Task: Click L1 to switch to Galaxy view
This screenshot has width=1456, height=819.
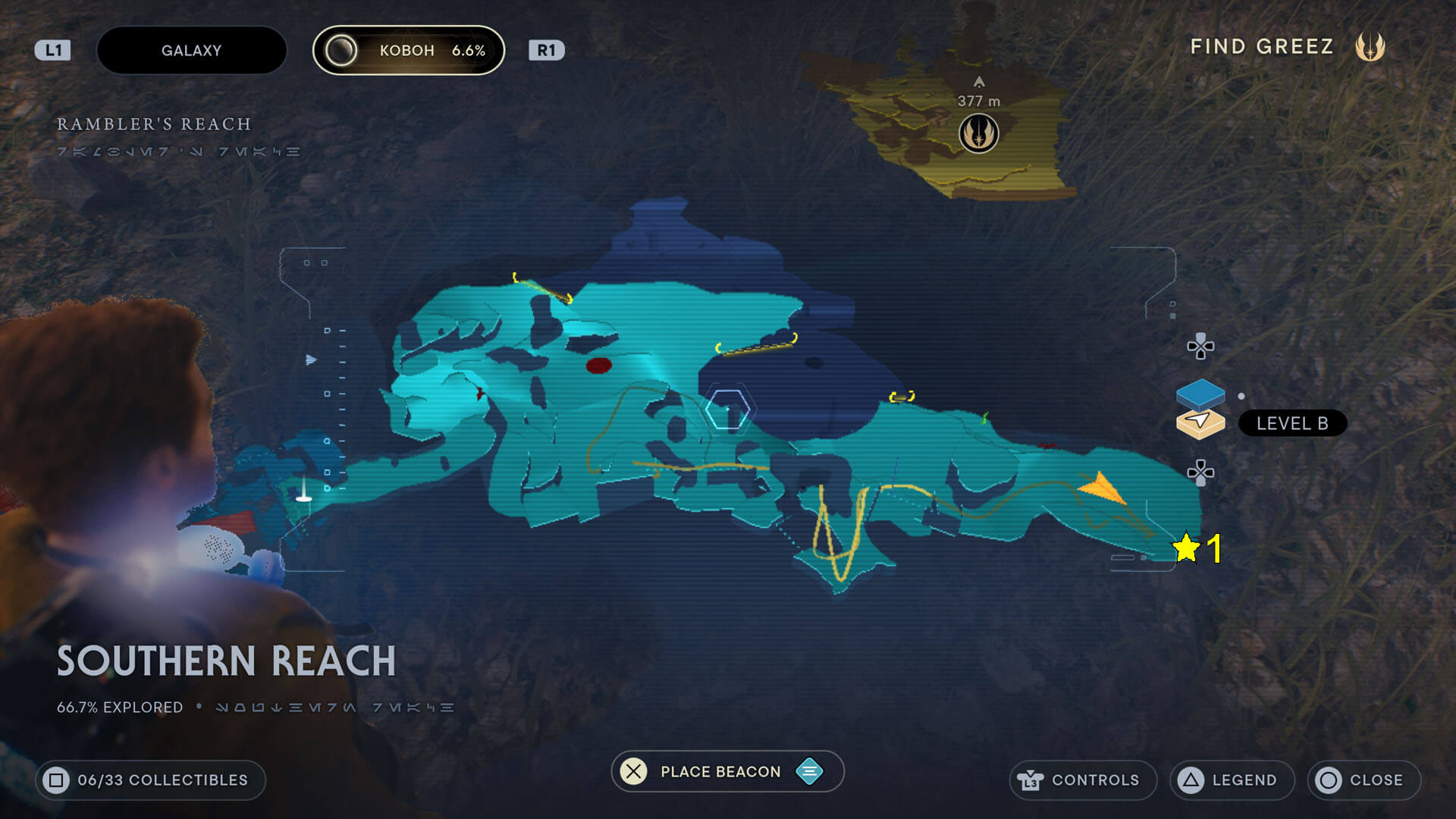Action: 52,50
